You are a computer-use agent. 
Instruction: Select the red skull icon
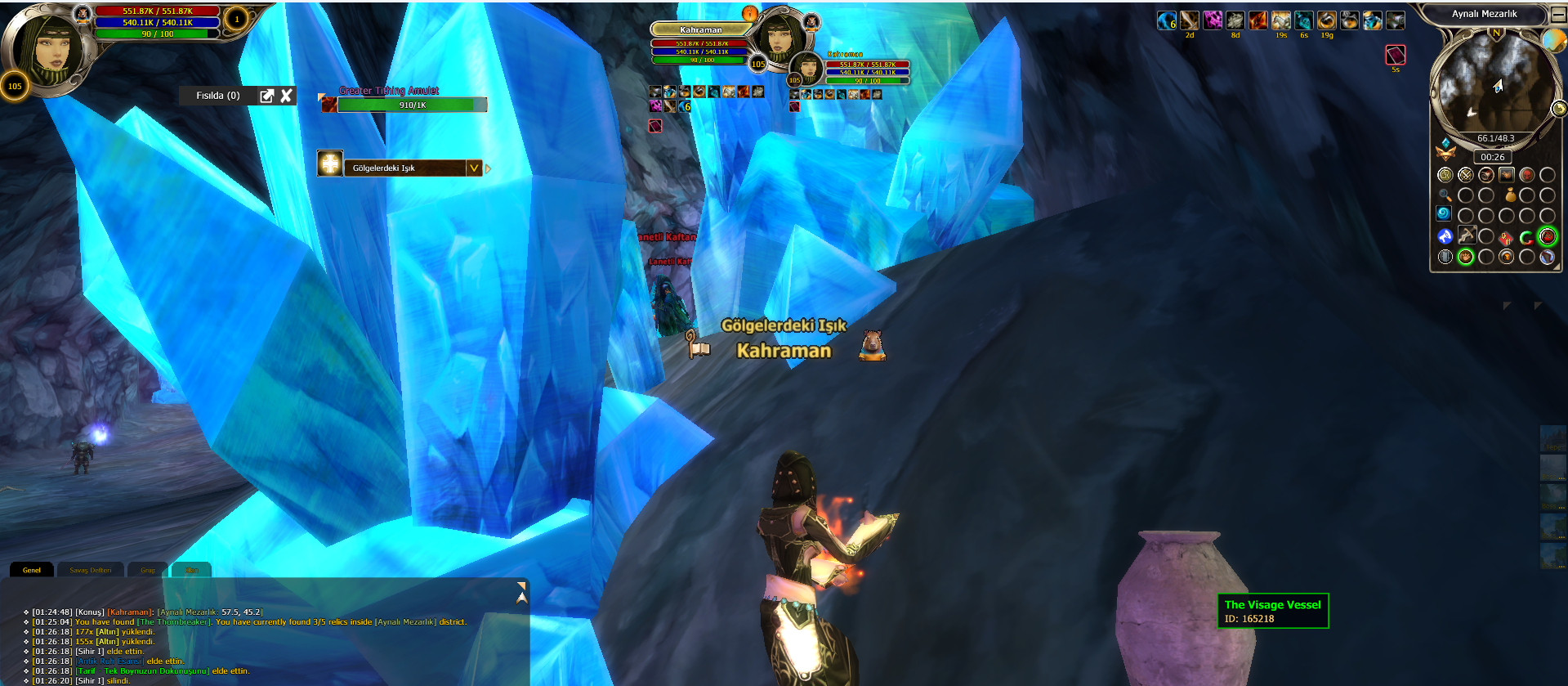point(1526,175)
